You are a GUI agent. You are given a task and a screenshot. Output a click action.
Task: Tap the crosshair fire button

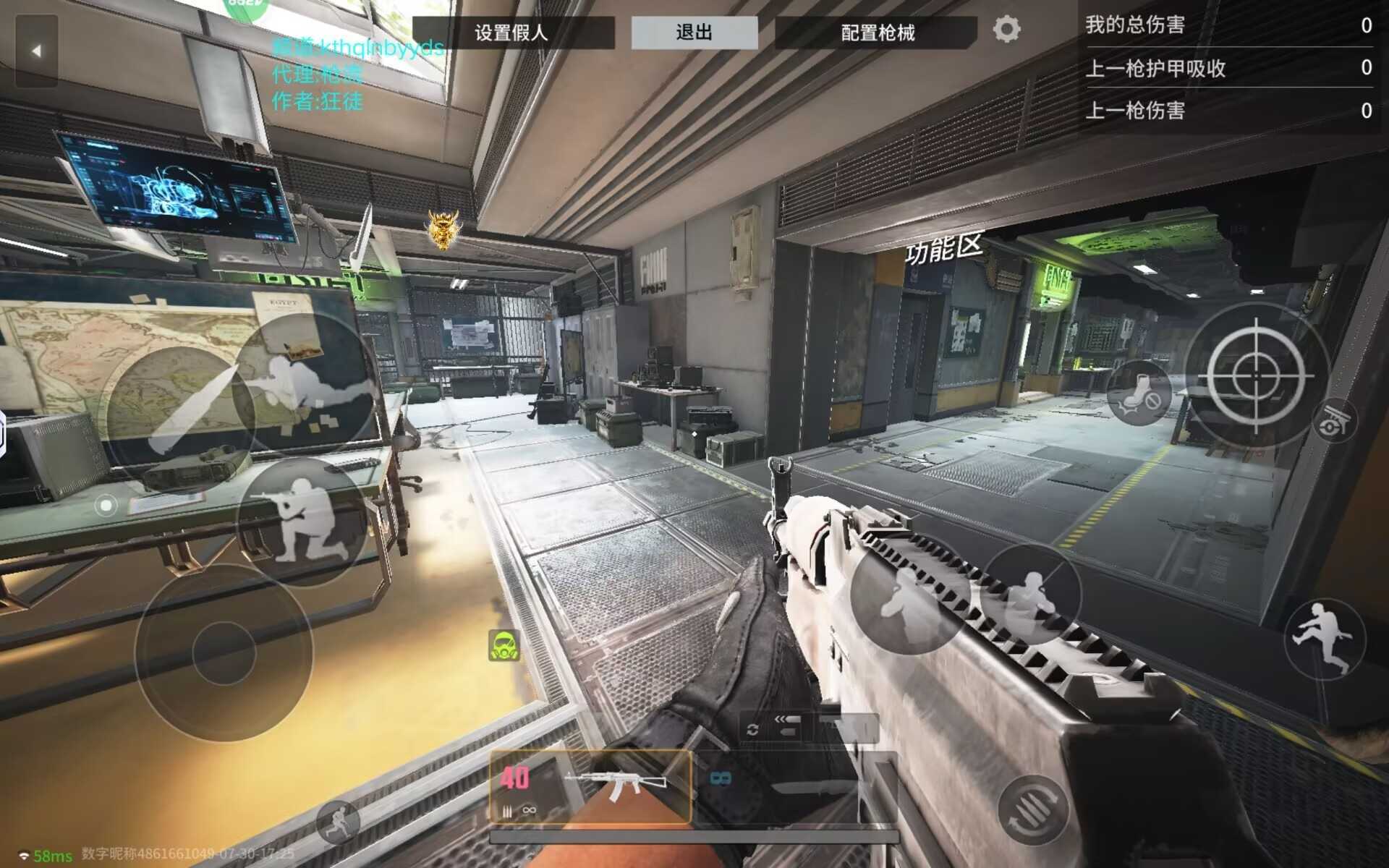(x=1256, y=376)
